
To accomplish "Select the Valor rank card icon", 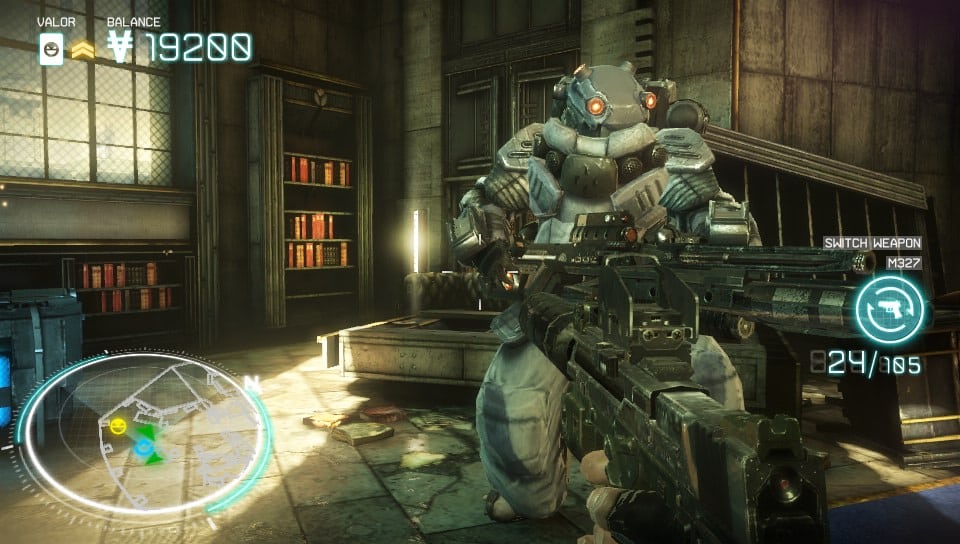I will coord(51,47).
